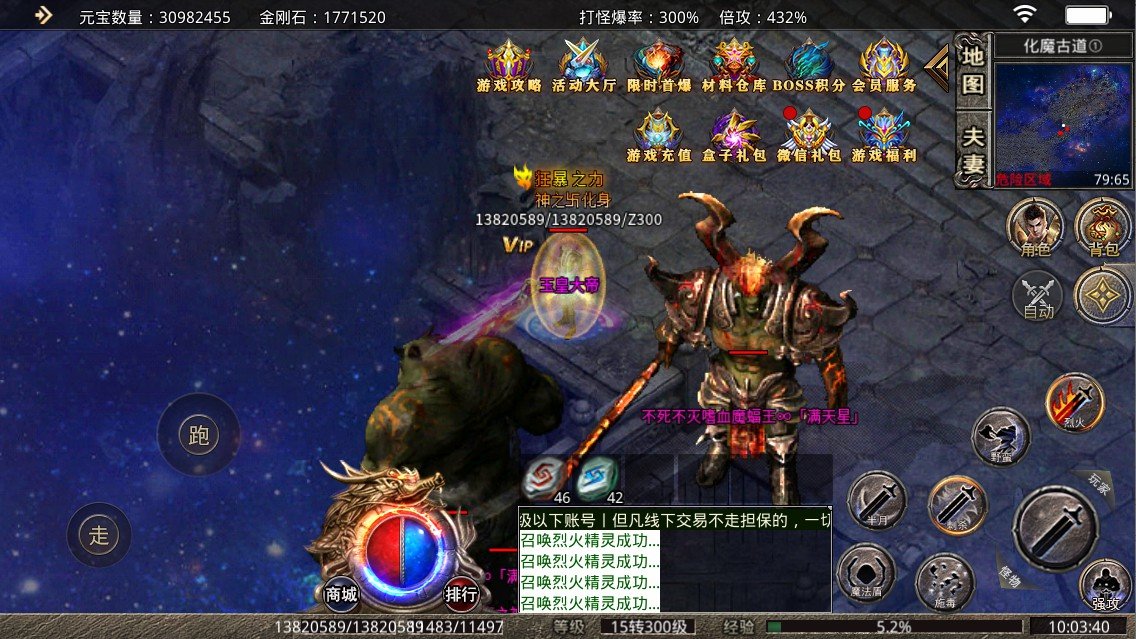Open the BOSS积分 points icon

809,64
